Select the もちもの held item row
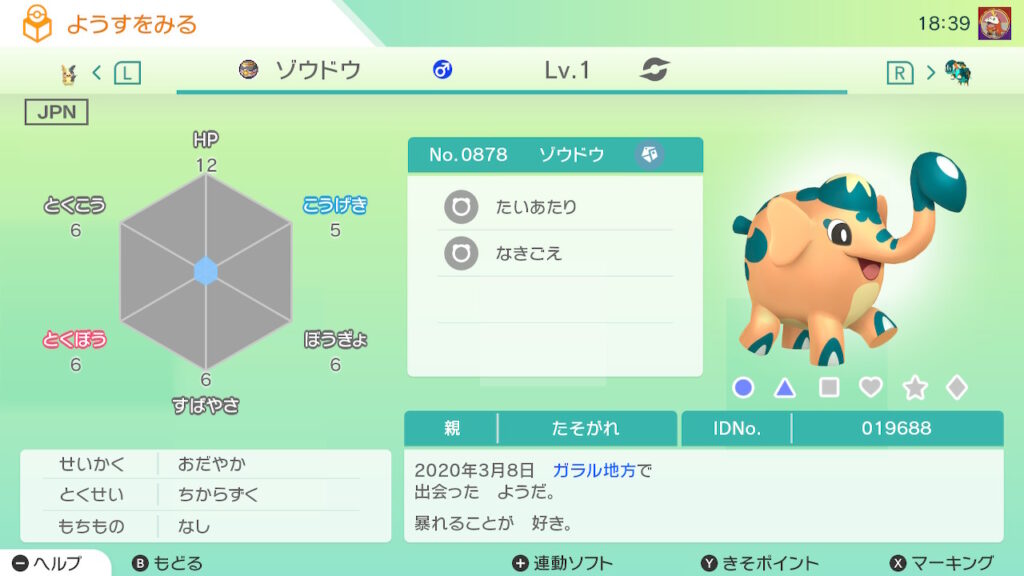 (205, 526)
